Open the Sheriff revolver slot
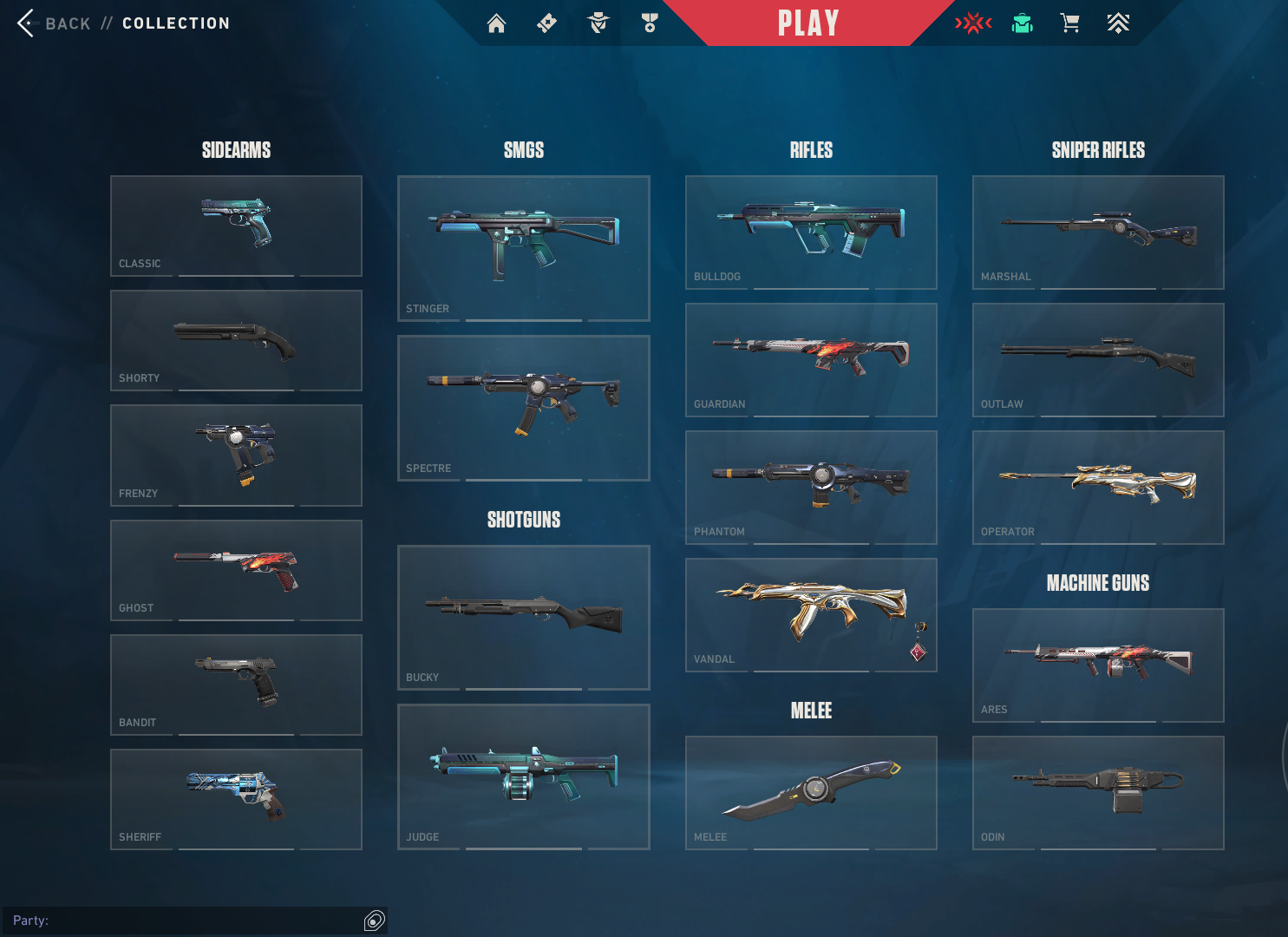Viewport: 1288px width, 937px height. click(236, 799)
